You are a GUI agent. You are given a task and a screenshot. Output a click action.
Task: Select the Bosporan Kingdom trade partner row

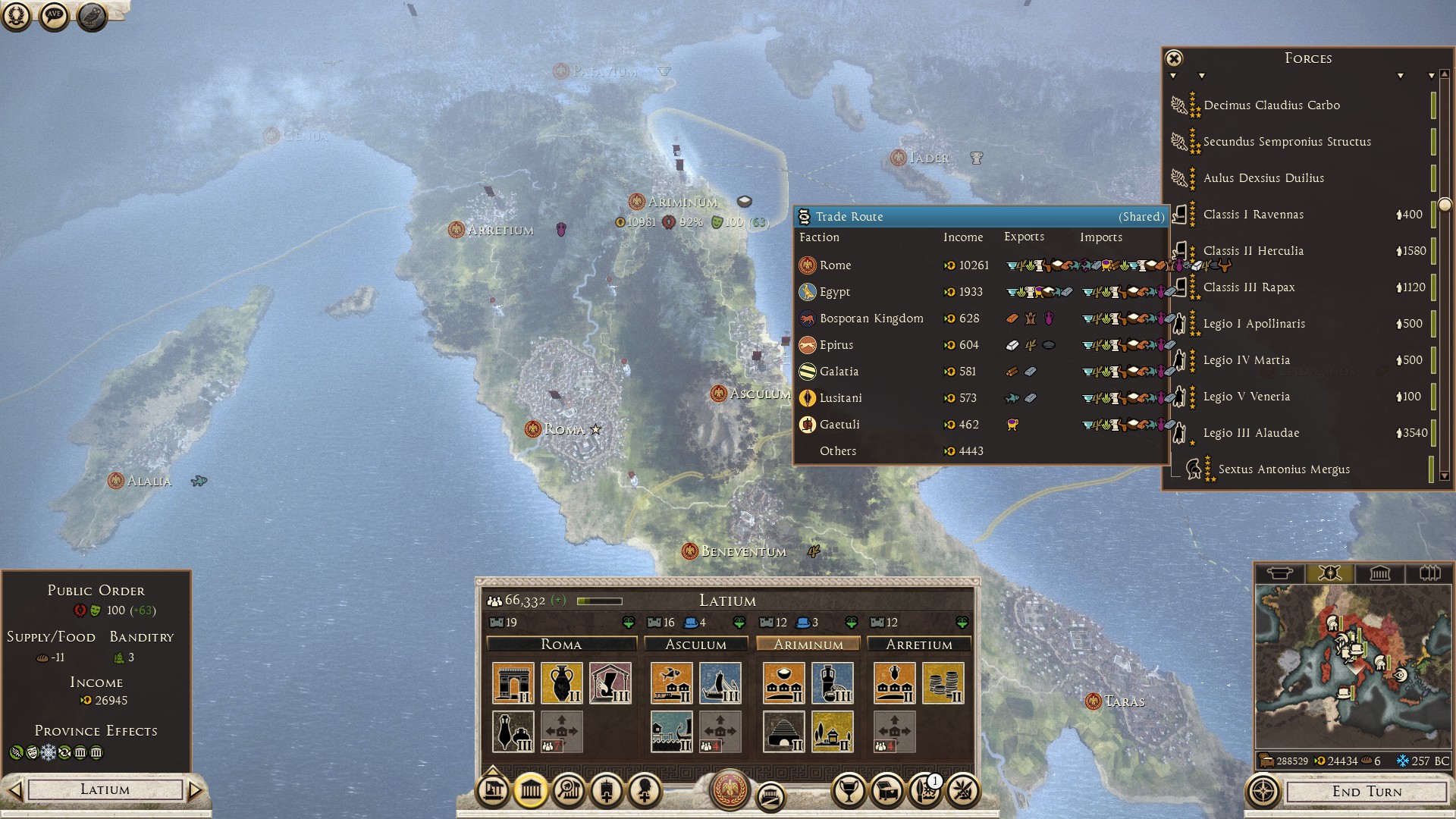[871, 318]
